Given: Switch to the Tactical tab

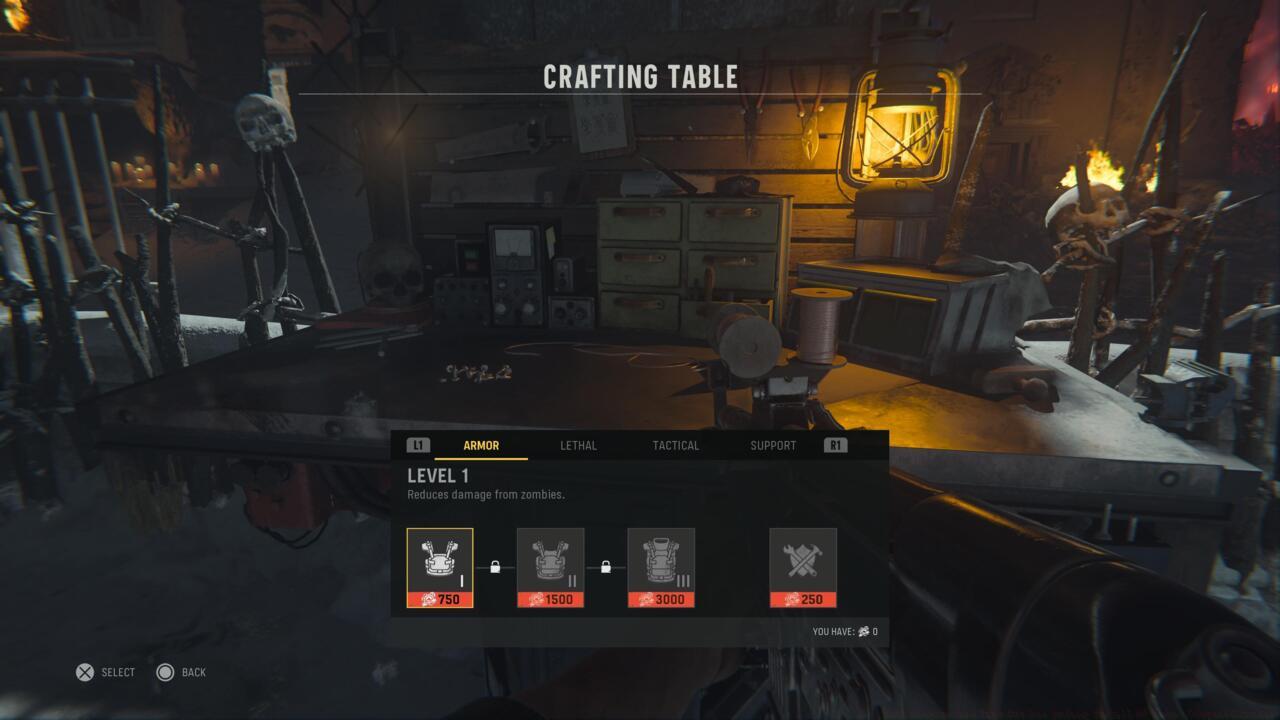Looking at the screenshot, I should [675, 445].
